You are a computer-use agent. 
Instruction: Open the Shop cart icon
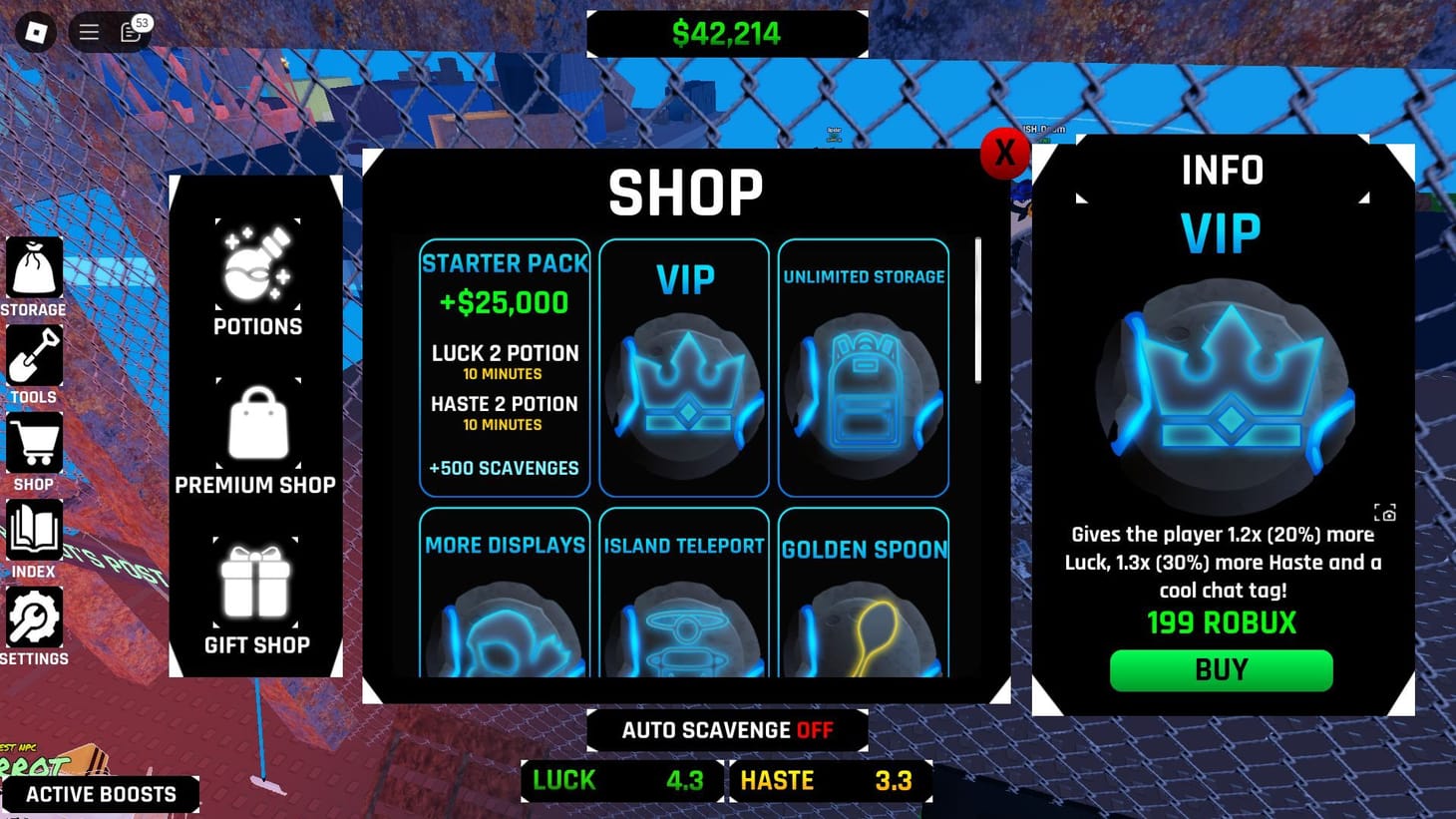pyautogui.click(x=35, y=441)
